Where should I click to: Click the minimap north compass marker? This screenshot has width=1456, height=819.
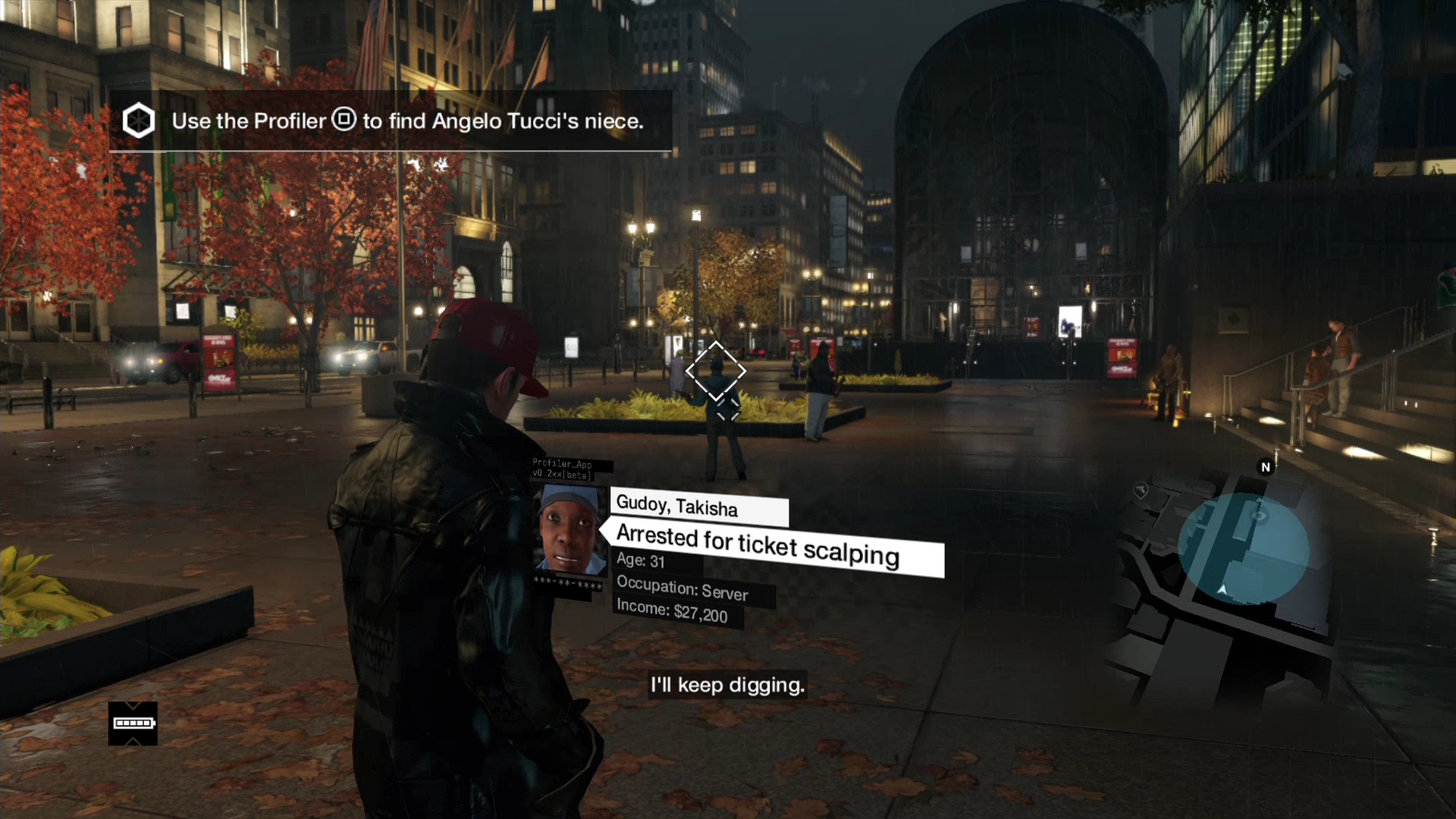pyautogui.click(x=1265, y=467)
